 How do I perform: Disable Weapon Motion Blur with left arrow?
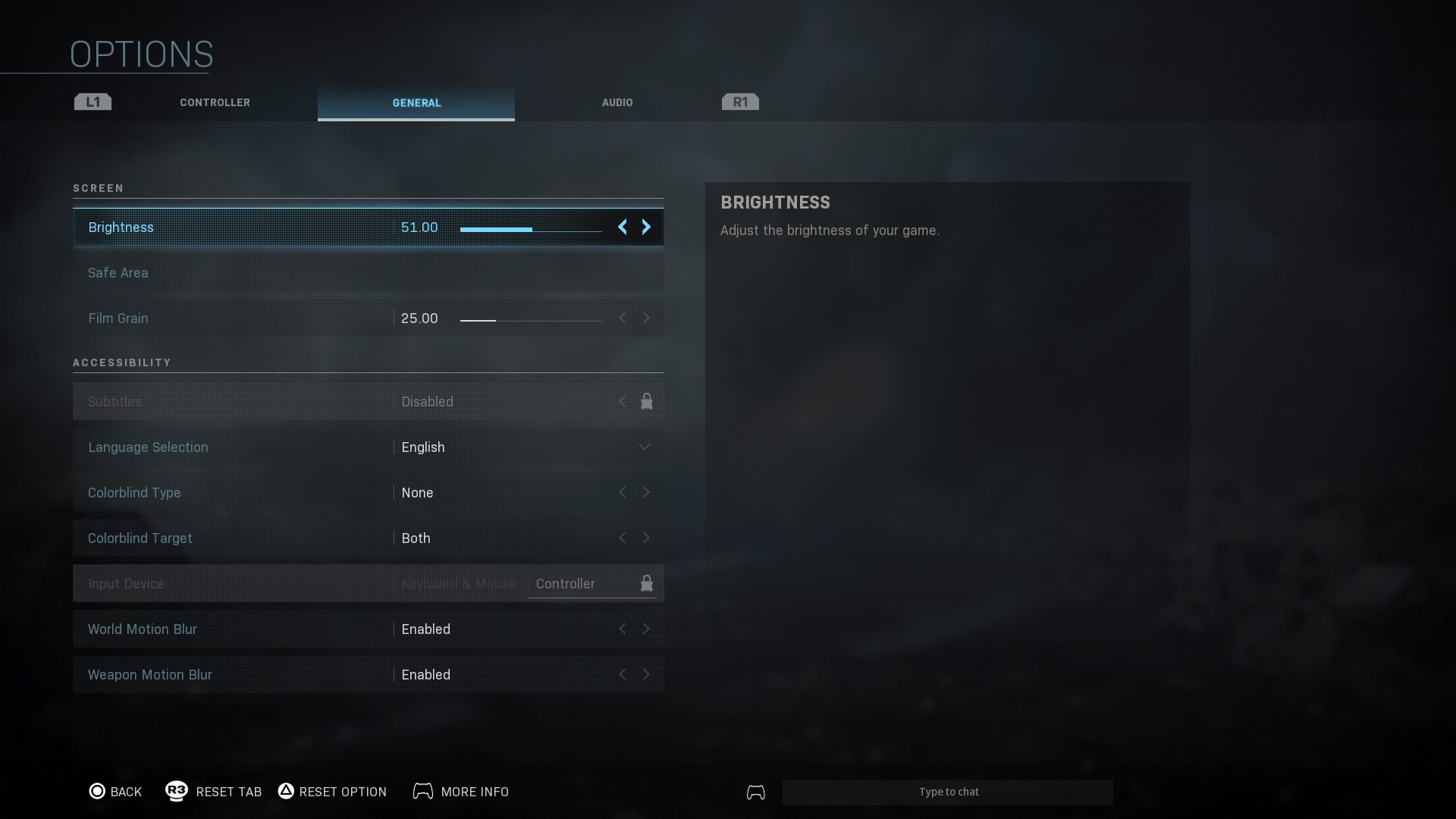point(623,674)
